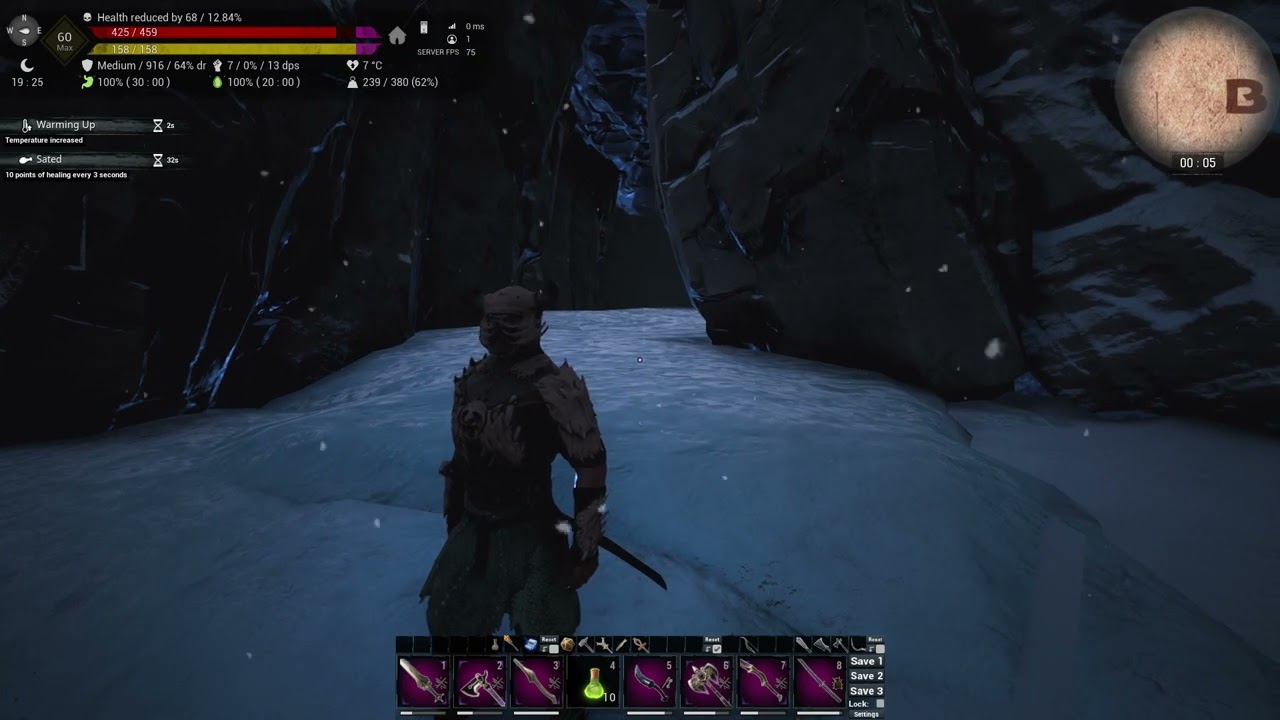Select the curved skinning knife in slot 5

click(x=650, y=682)
